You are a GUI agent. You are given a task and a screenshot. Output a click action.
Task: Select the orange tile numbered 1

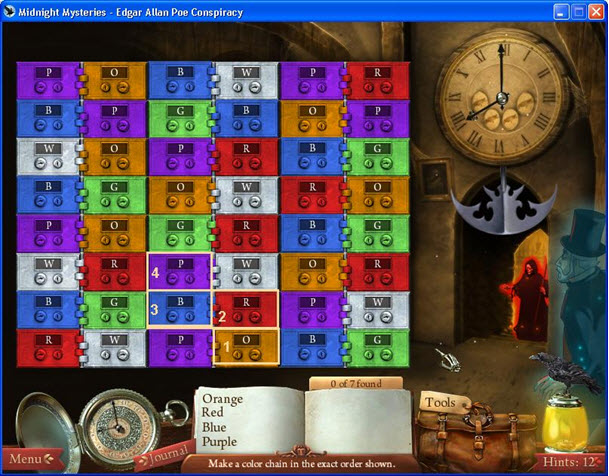246,347
